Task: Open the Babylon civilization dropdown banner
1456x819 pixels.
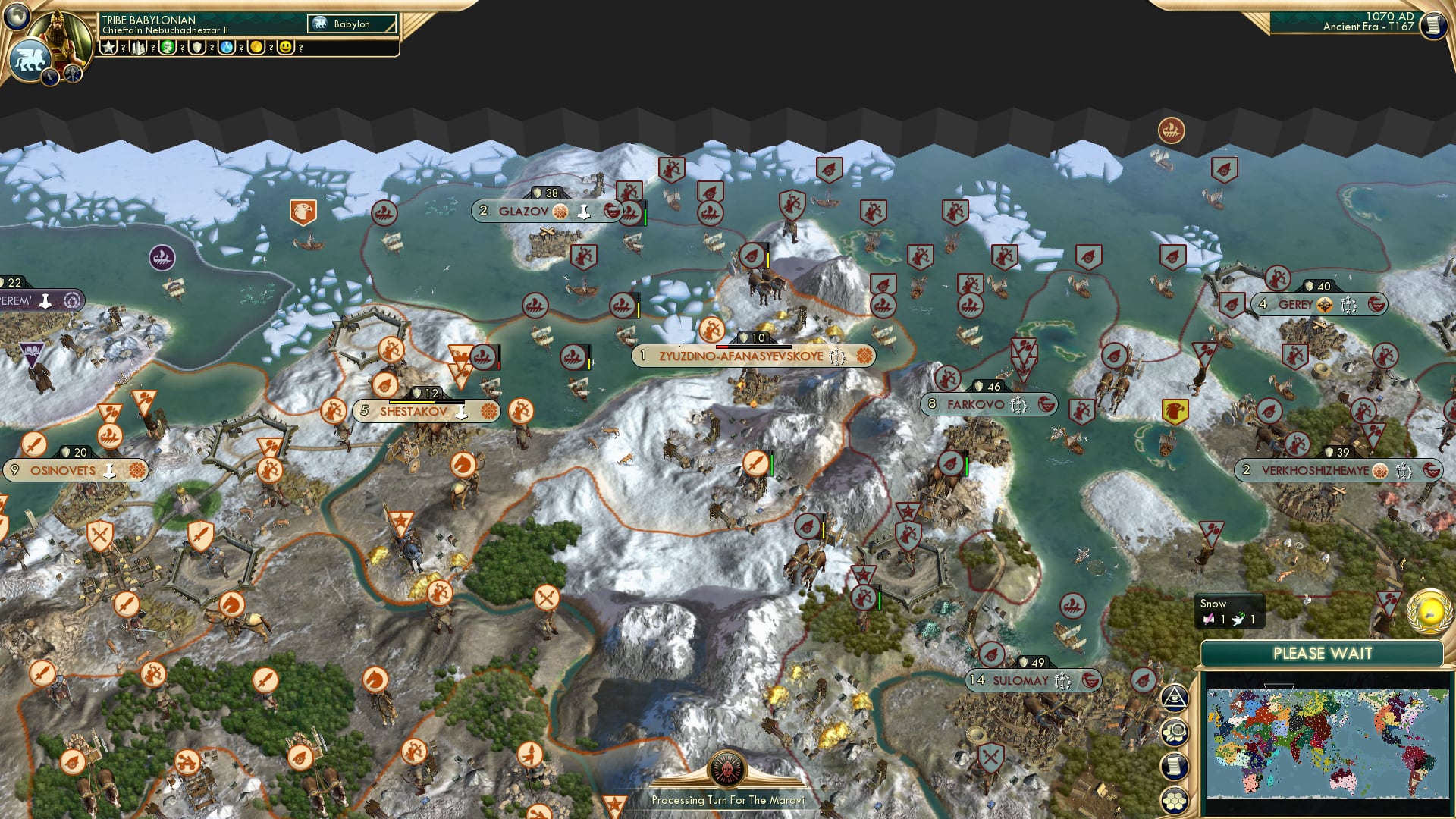Action: (x=350, y=24)
